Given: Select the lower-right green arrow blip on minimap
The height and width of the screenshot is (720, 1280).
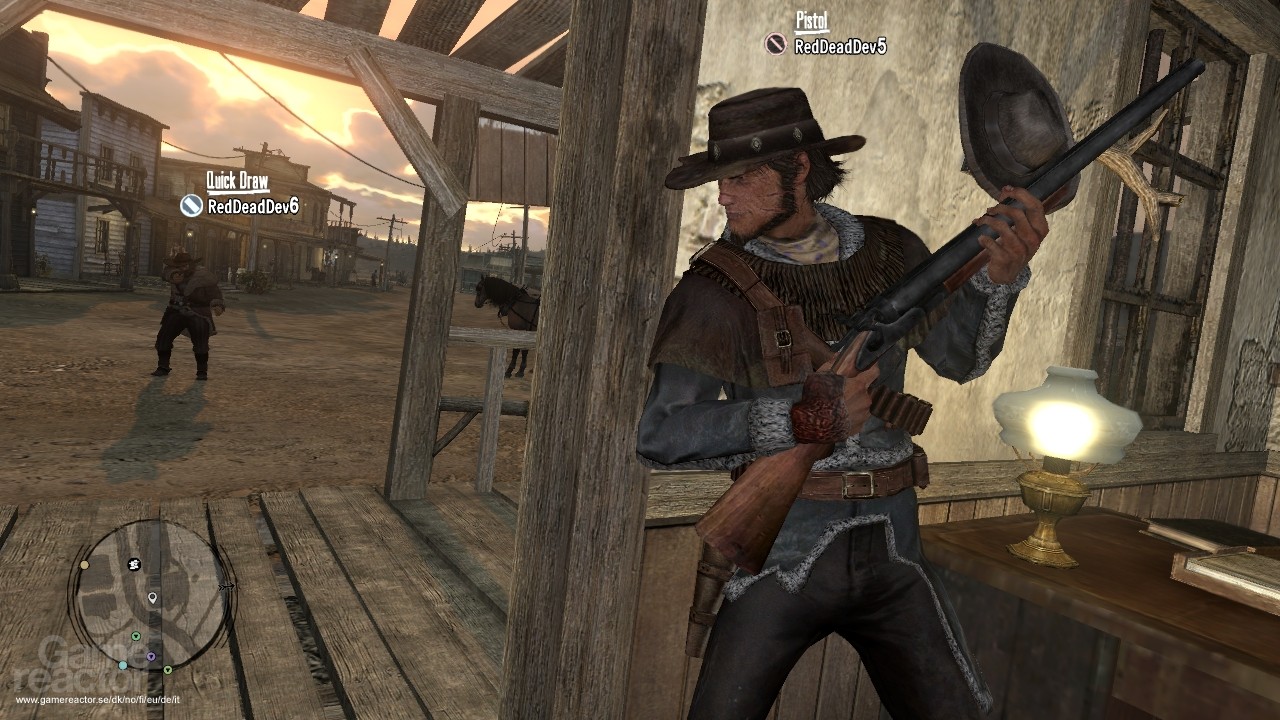Looking at the screenshot, I should [x=168, y=670].
